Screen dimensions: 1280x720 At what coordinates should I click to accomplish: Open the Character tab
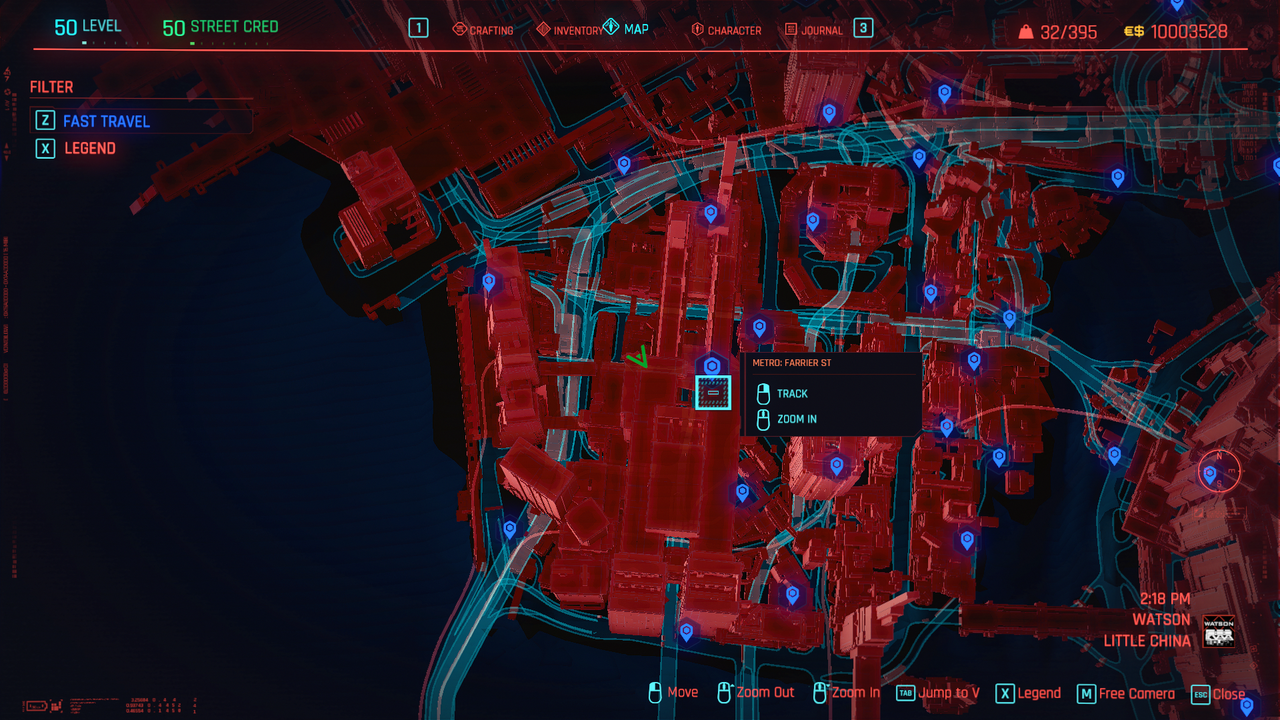(x=726, y=30)
